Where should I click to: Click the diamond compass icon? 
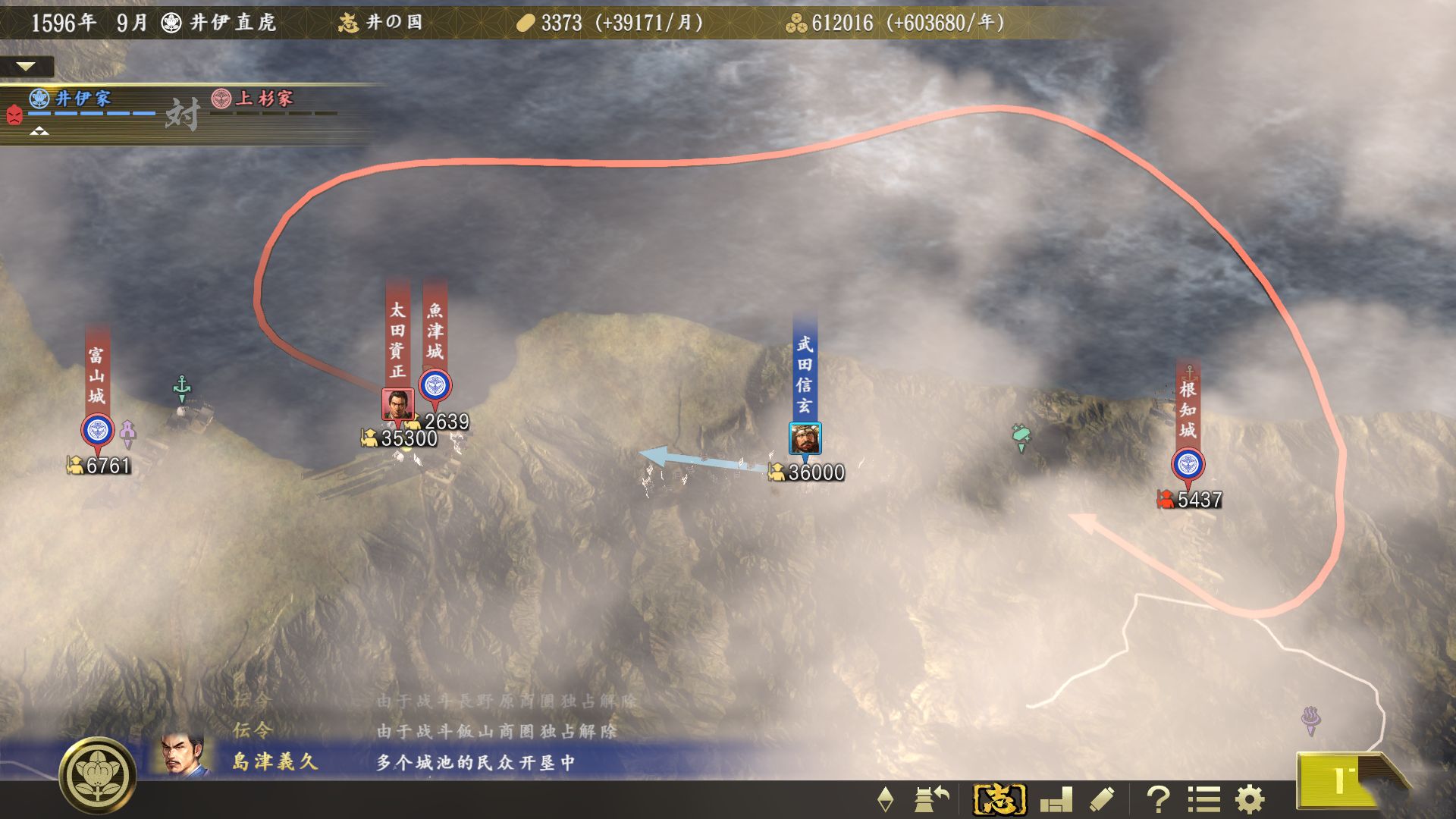(x=885, y=799)
